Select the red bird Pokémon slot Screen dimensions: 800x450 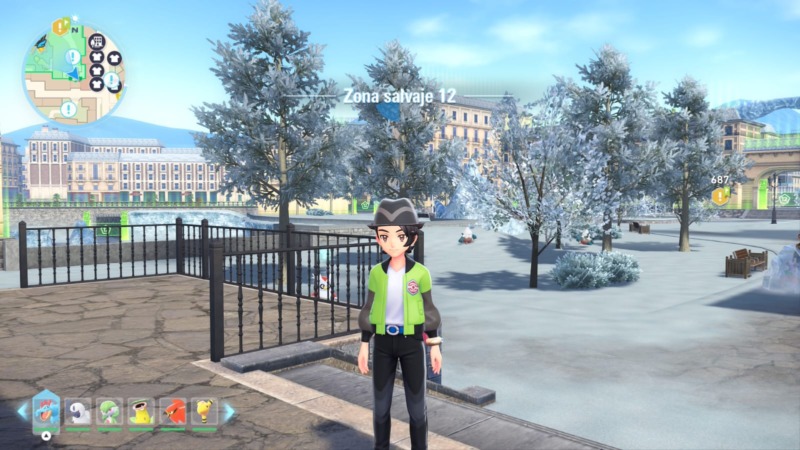(x=173, y=412)
